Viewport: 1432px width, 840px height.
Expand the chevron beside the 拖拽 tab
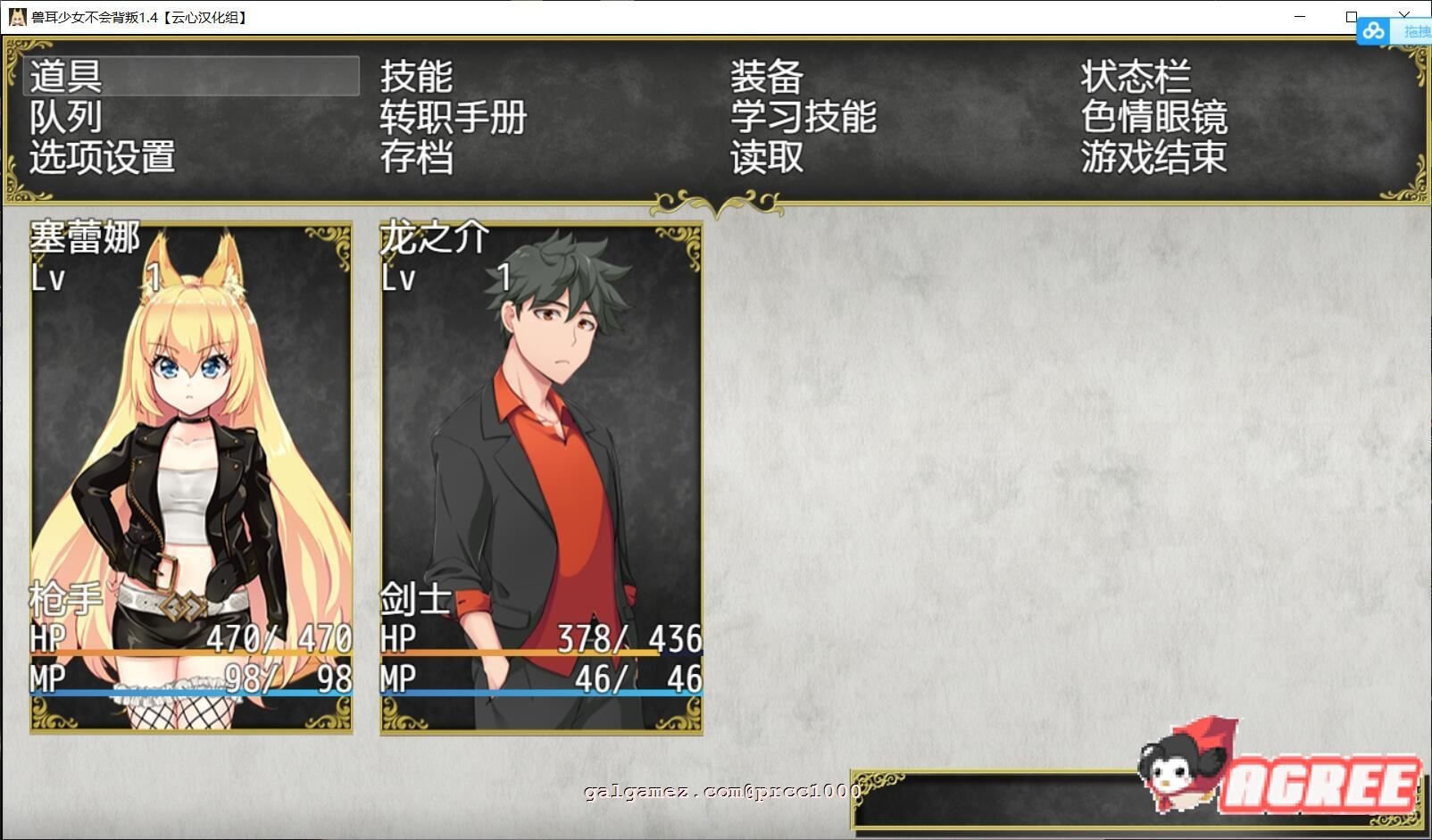(1404, 15)
